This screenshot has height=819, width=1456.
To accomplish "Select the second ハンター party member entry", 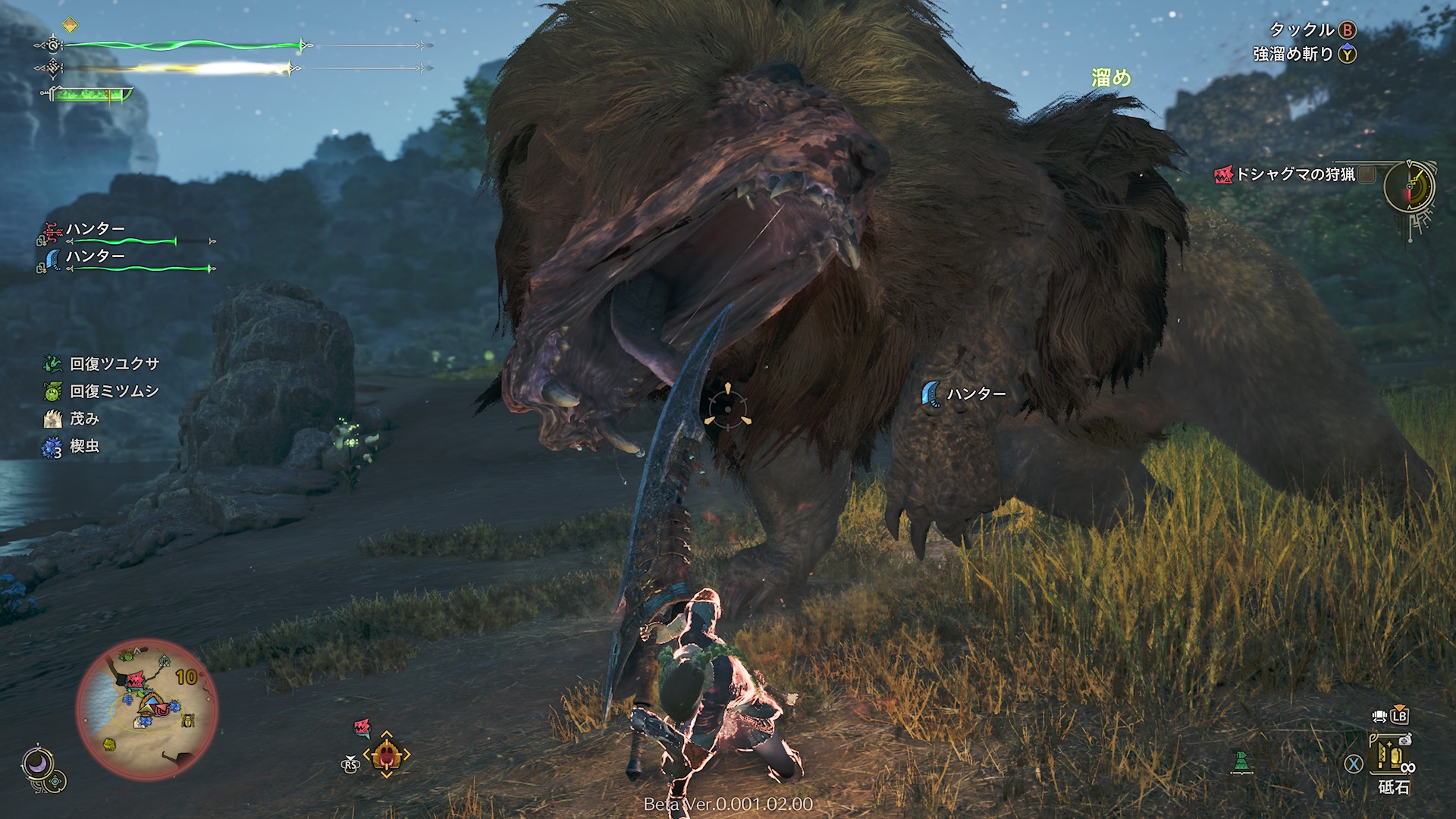I will pos(95,256).
